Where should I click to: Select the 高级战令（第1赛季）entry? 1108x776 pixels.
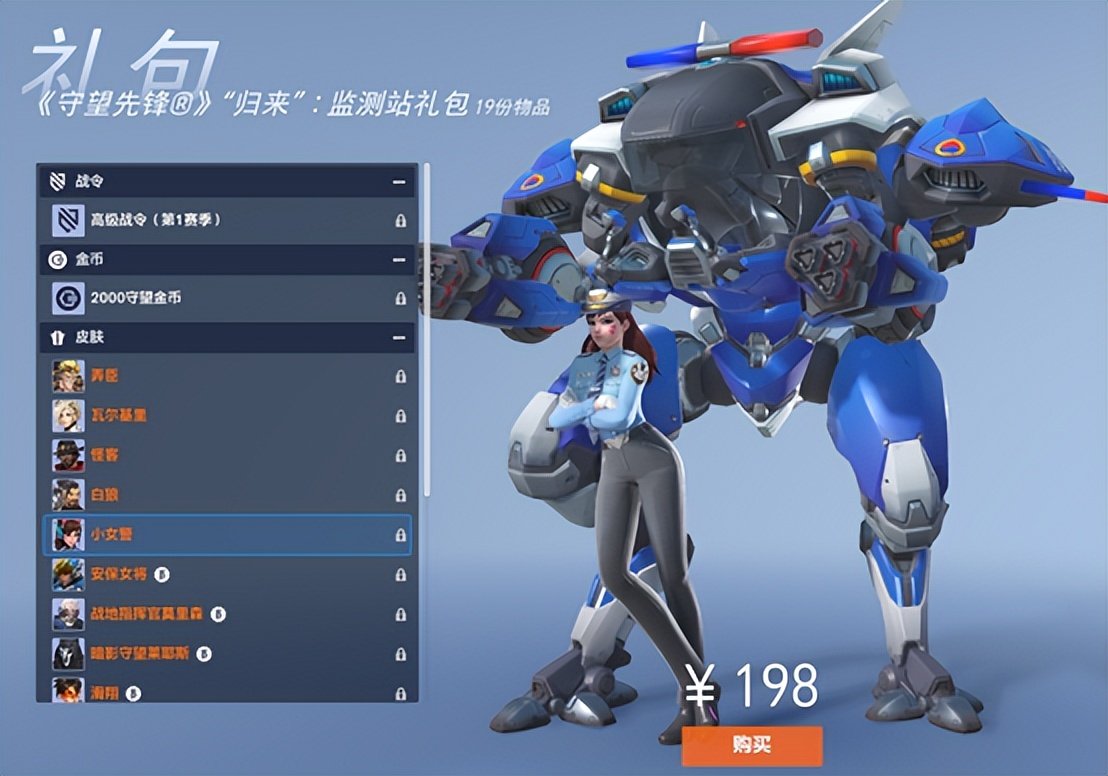[228, 219]
